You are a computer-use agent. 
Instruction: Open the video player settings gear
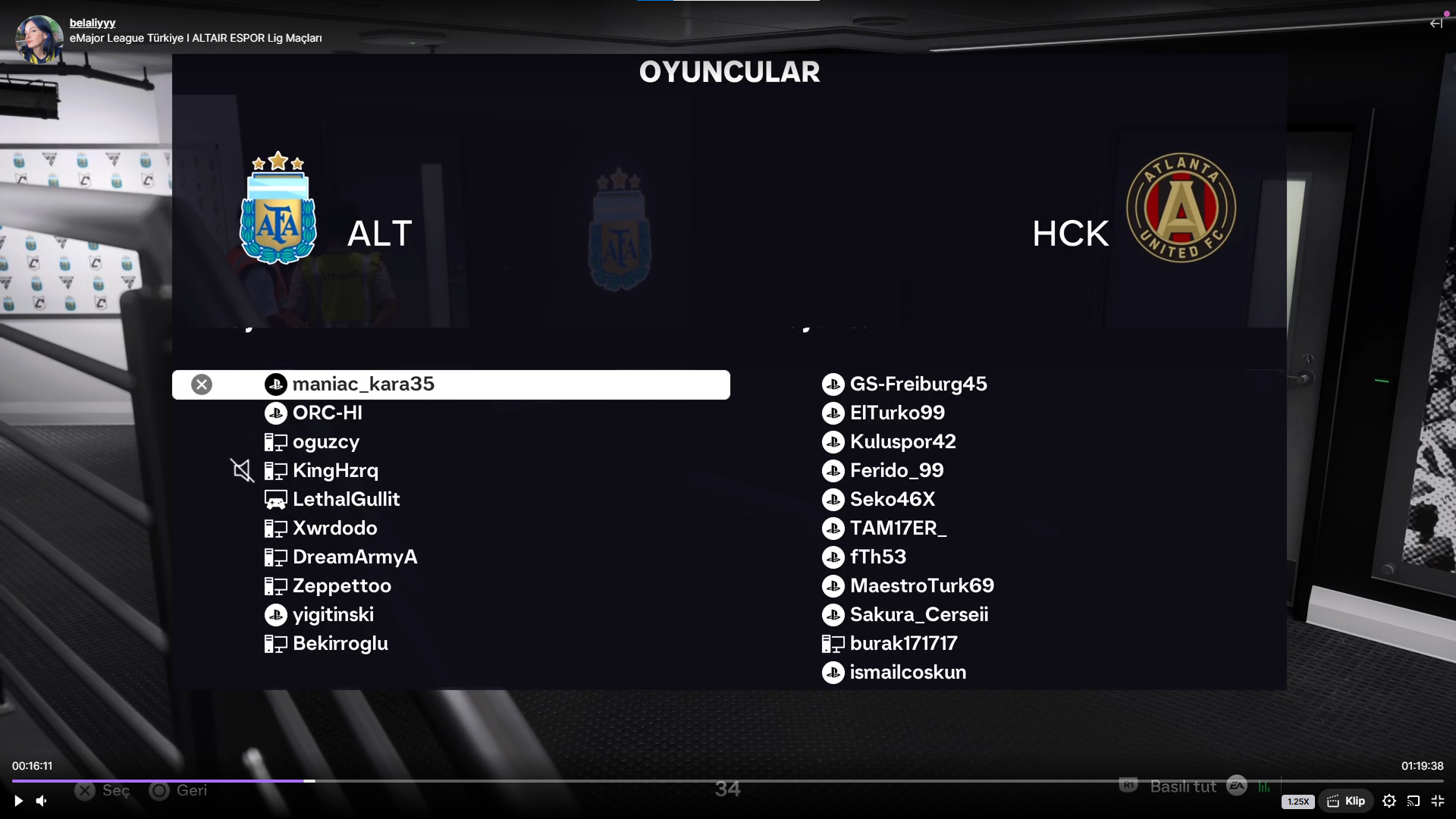pyautogui.click(x=1389, y=801)
